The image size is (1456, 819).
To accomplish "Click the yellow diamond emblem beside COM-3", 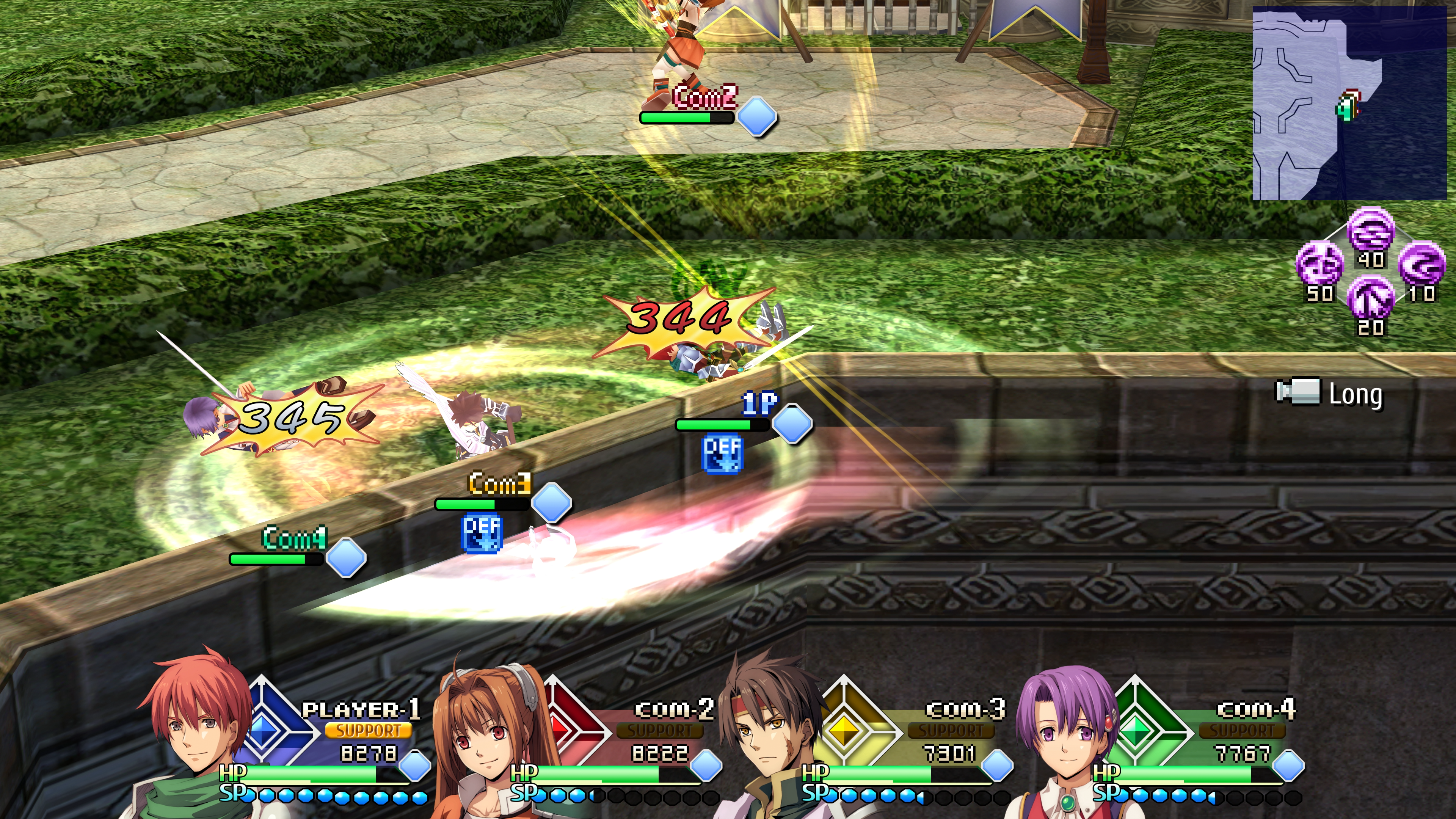I will pos(844,729).
